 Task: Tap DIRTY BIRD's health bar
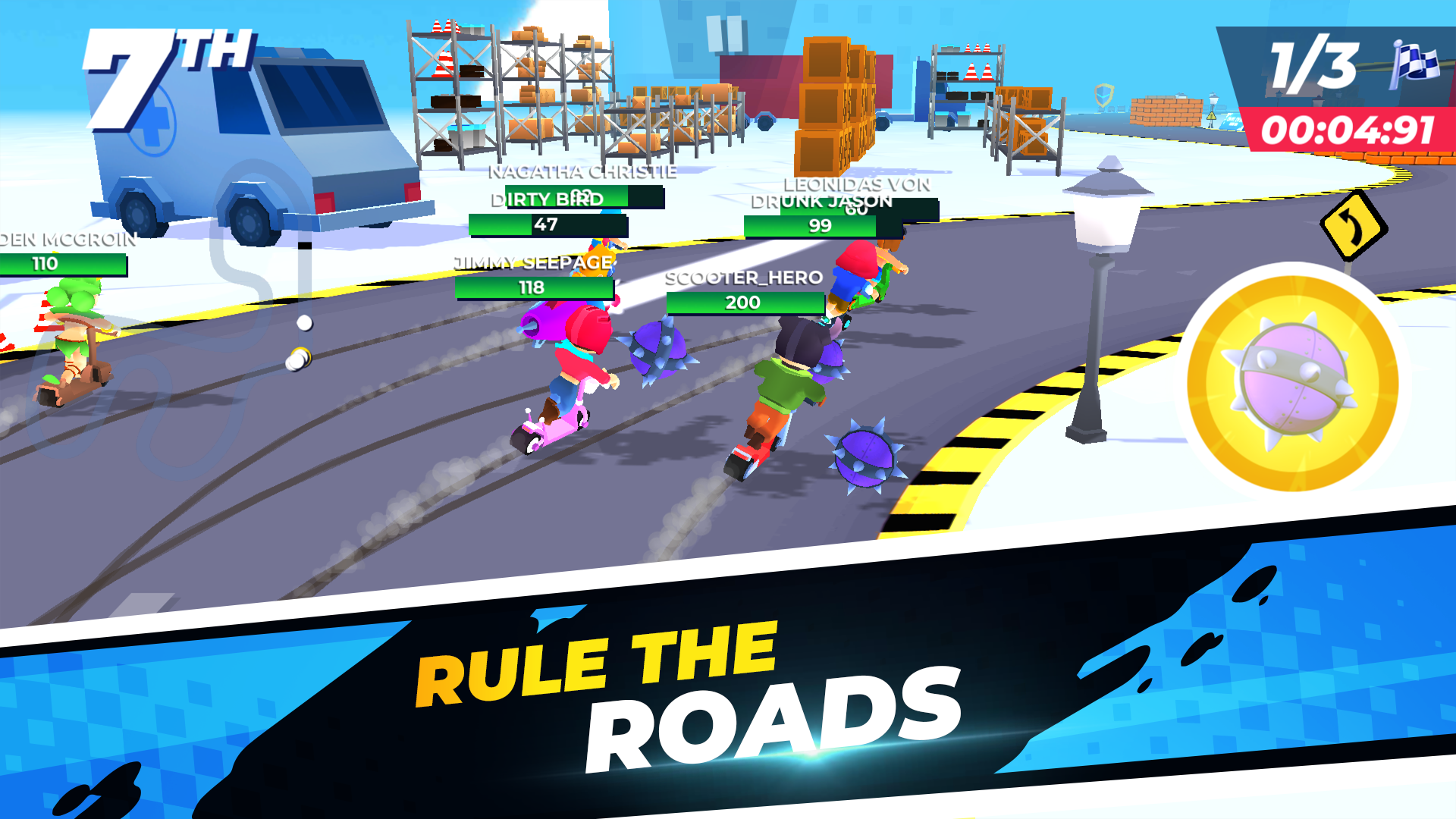tap(549, 225)
